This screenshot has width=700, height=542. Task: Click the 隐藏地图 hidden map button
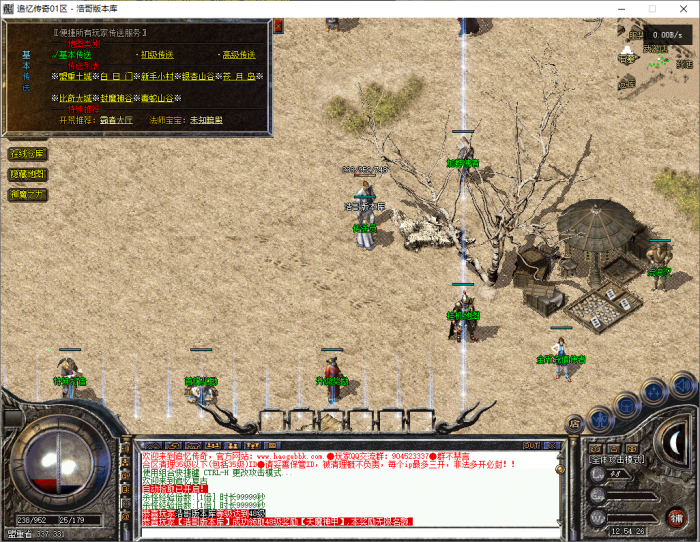pyautogui.click(x=27, y=174)
